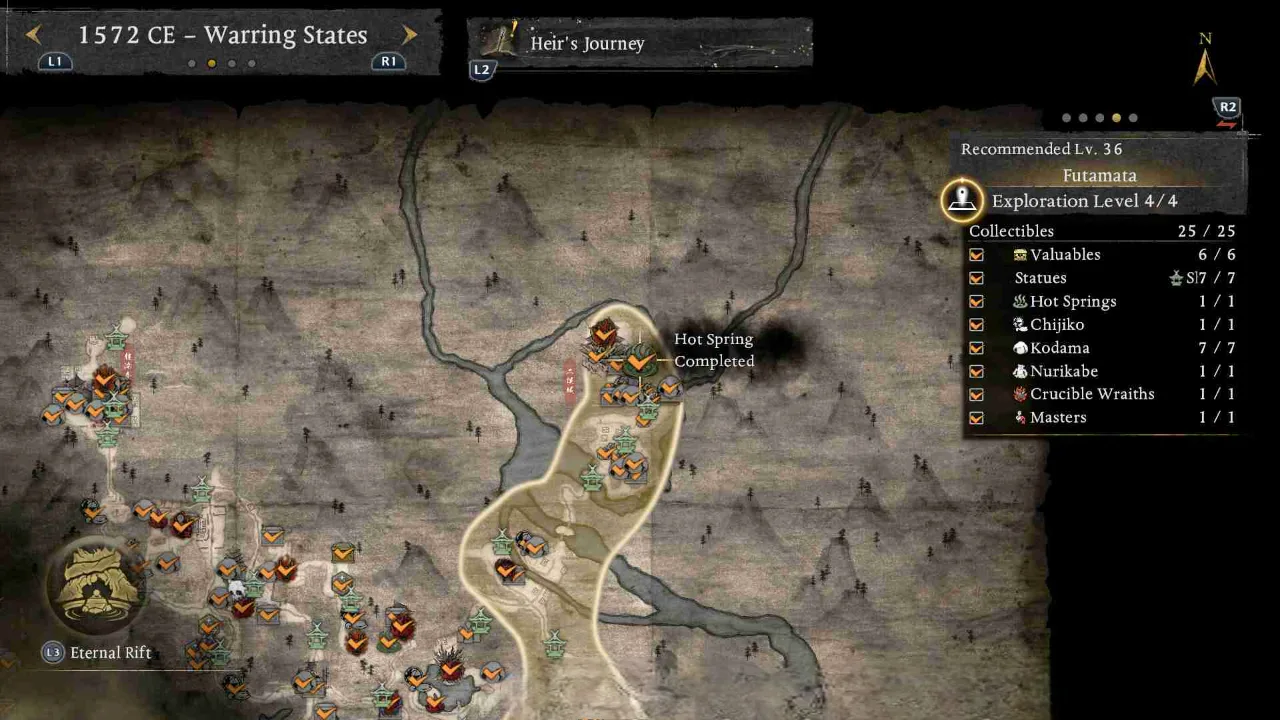Toggle the Valuables collectible checkbox
1280x720 pixels.
[x=977, y=255]
